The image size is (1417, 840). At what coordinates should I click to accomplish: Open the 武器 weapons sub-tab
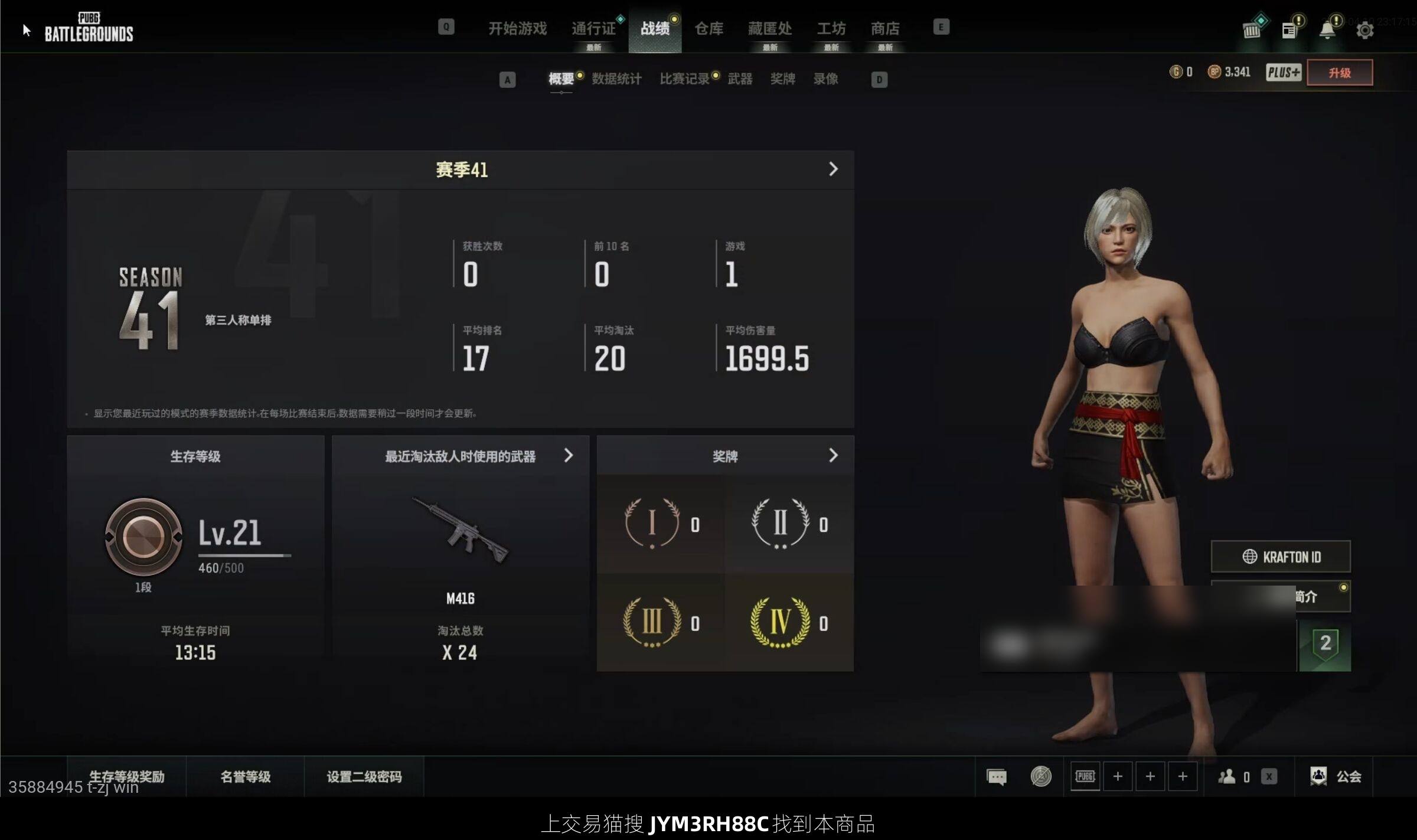coord(740,79)
